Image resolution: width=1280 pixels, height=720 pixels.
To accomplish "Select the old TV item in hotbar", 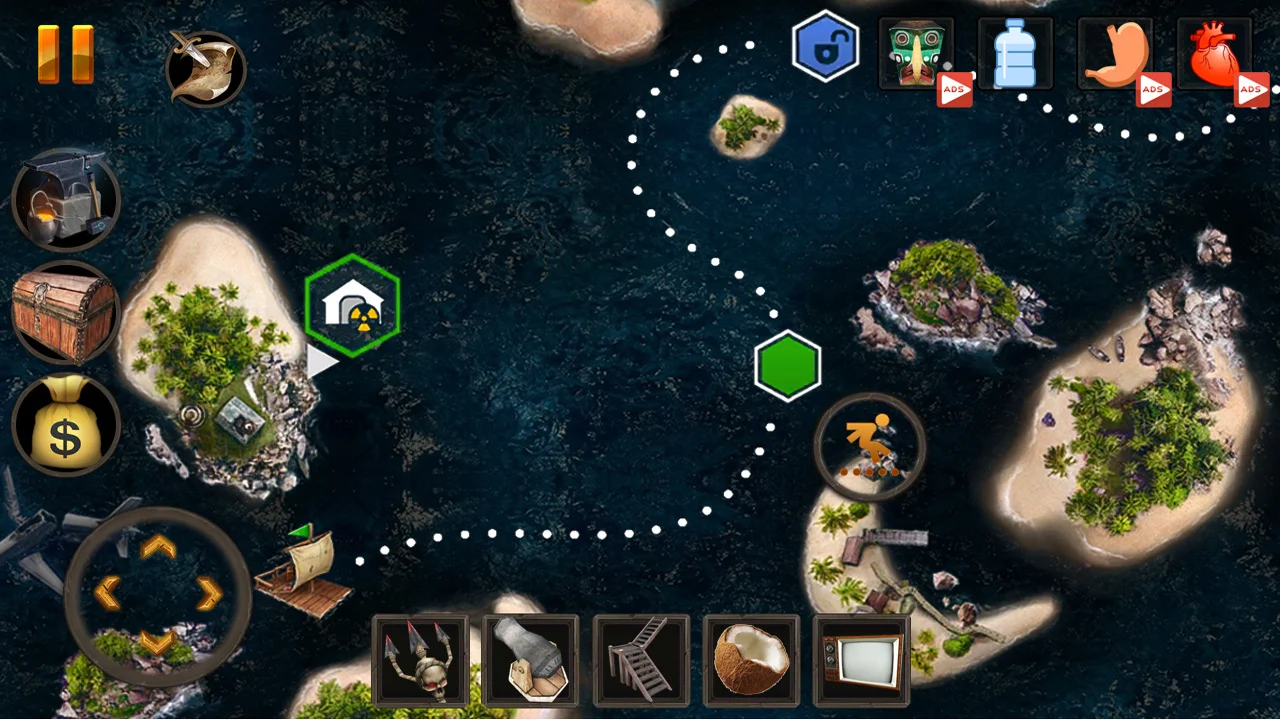I will tap(861, 660).
